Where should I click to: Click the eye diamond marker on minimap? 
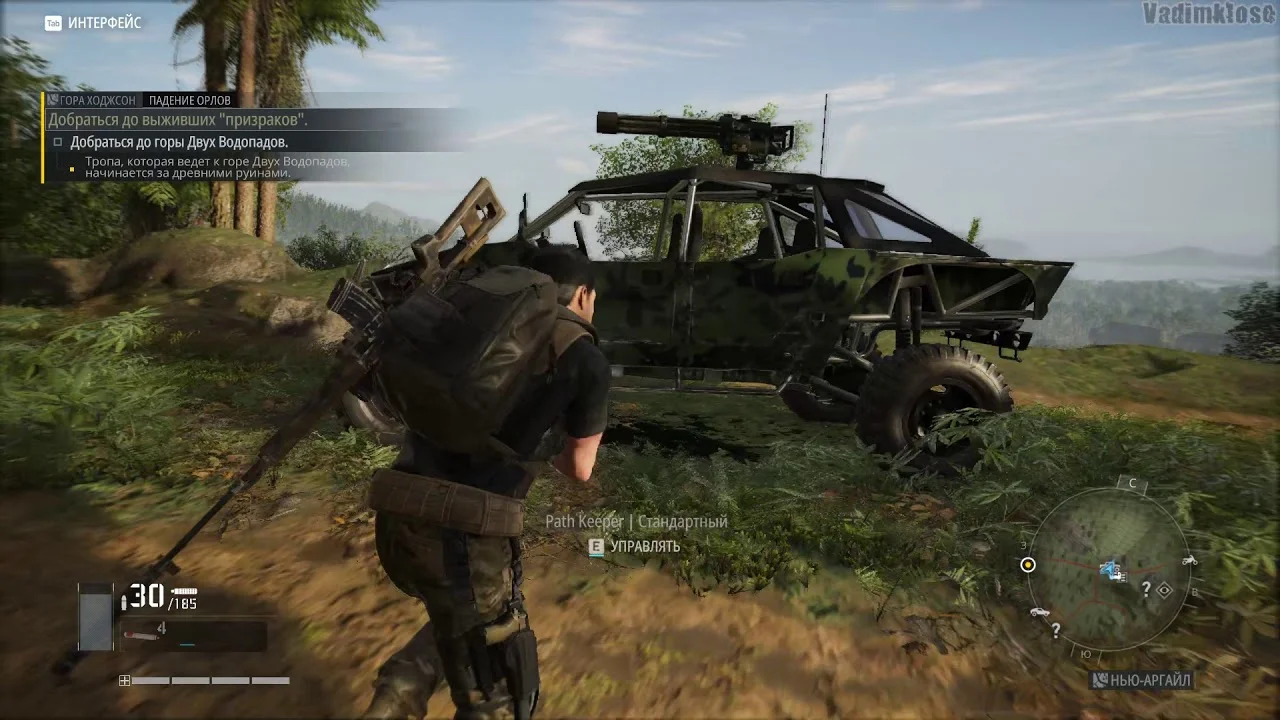click(x=1164, y=591)
